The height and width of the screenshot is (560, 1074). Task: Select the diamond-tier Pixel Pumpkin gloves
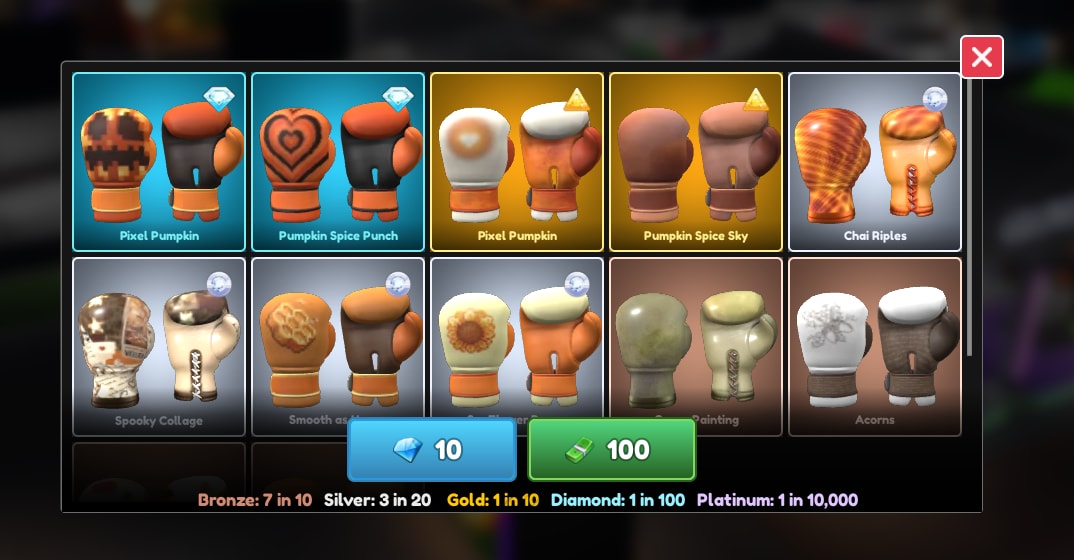coord(159,161)
